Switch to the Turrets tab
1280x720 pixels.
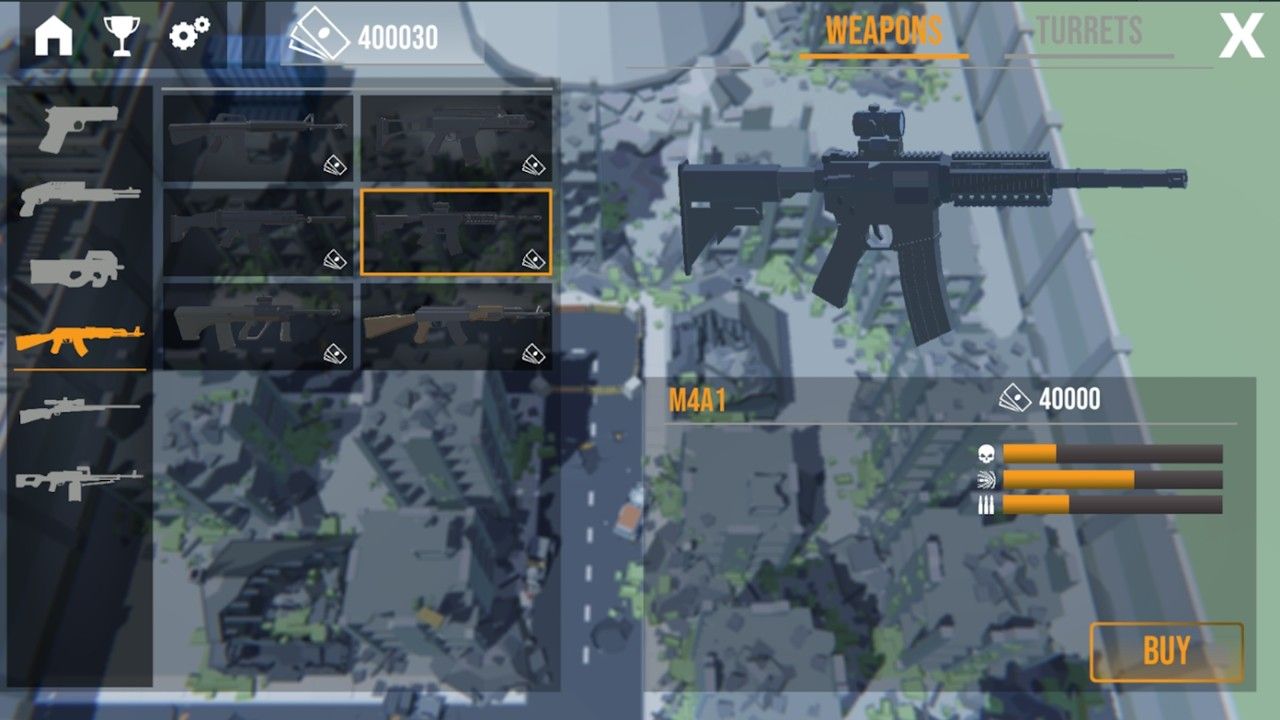pos(1089,33)
